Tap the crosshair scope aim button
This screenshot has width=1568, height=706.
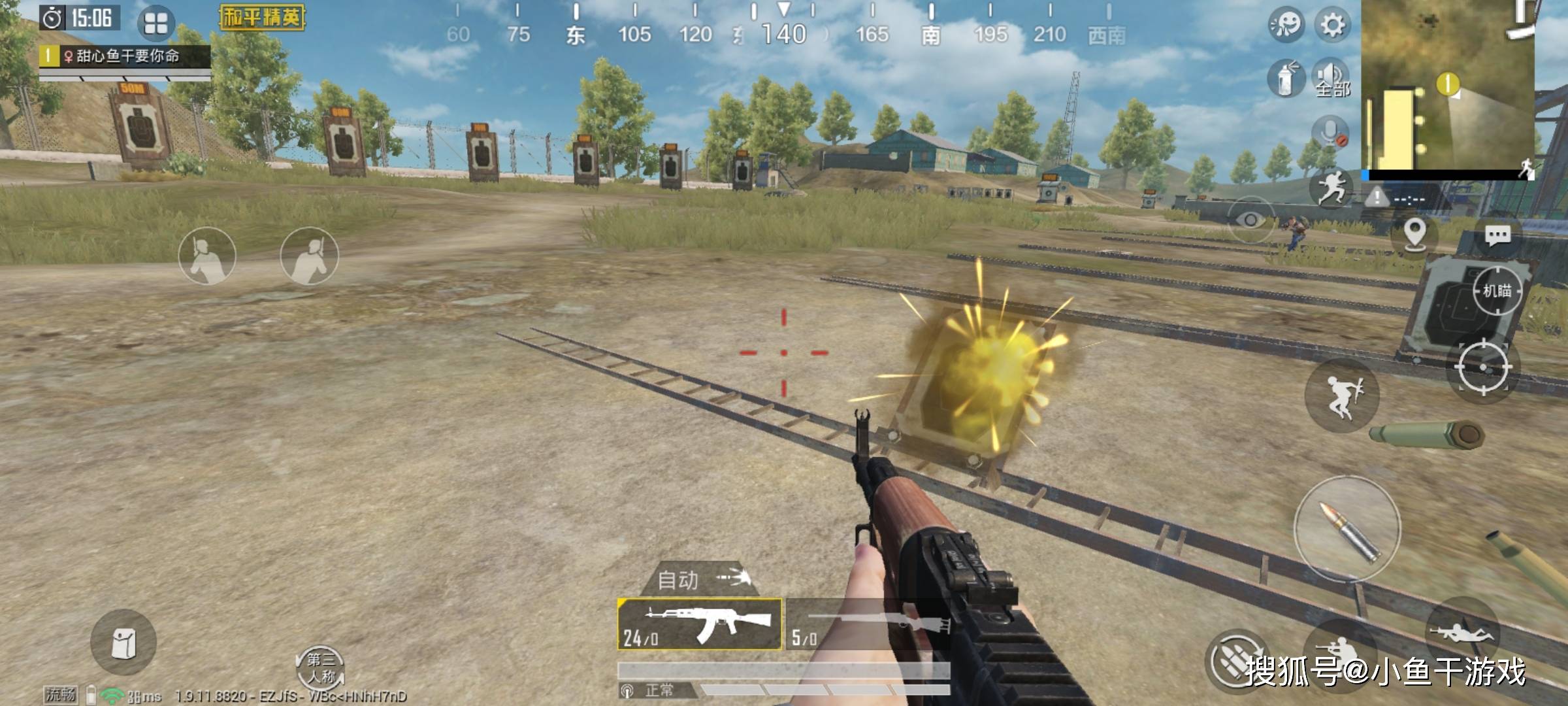pyautogui.click(x=1482, y=367)
